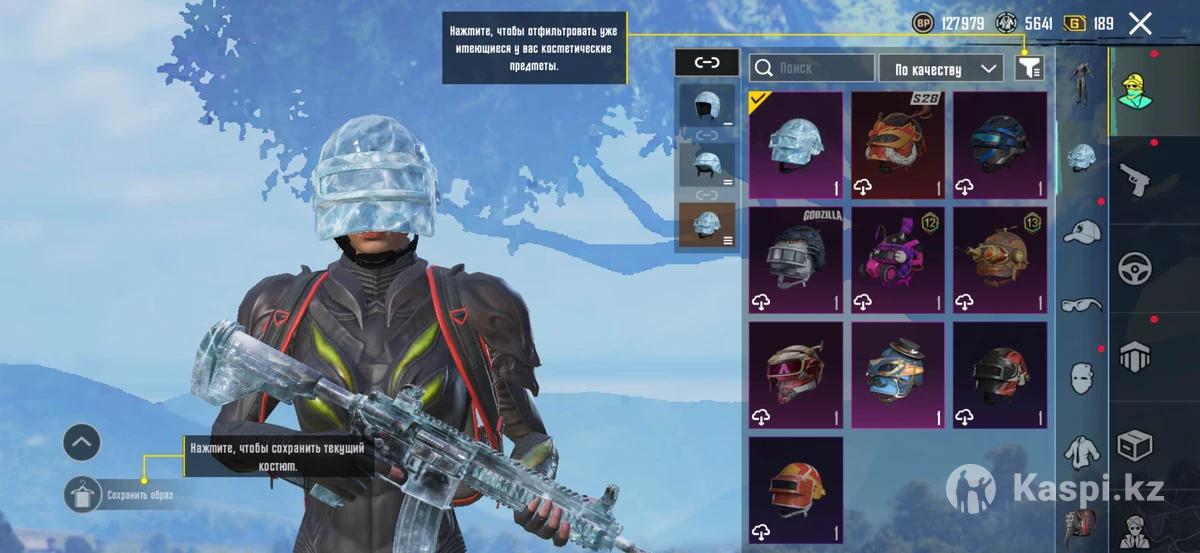Pick the pink helmet with badge 12
This screenshot has width=1200, height=553.
[898, 260]
